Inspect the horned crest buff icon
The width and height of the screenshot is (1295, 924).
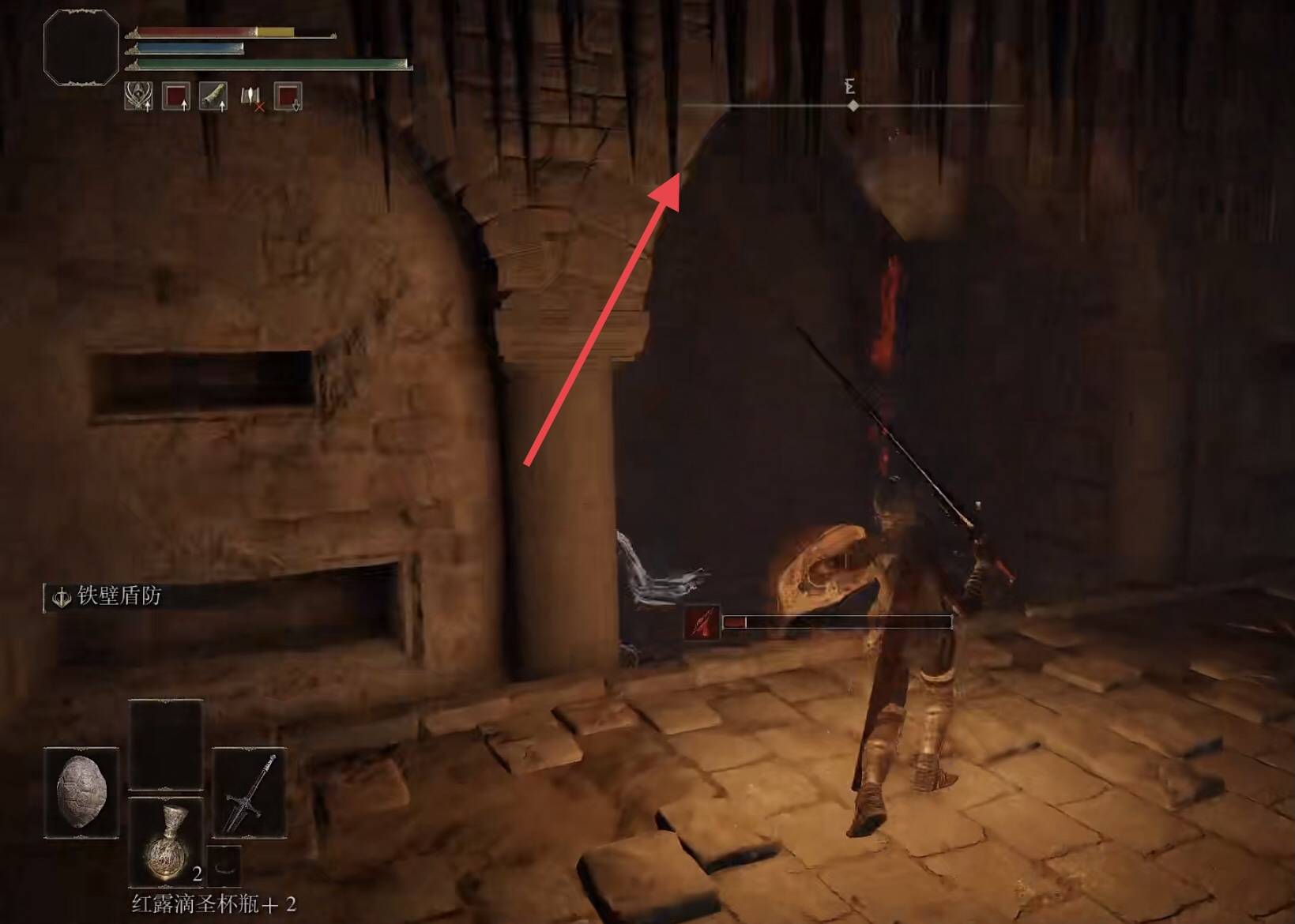tap(138, 97)
